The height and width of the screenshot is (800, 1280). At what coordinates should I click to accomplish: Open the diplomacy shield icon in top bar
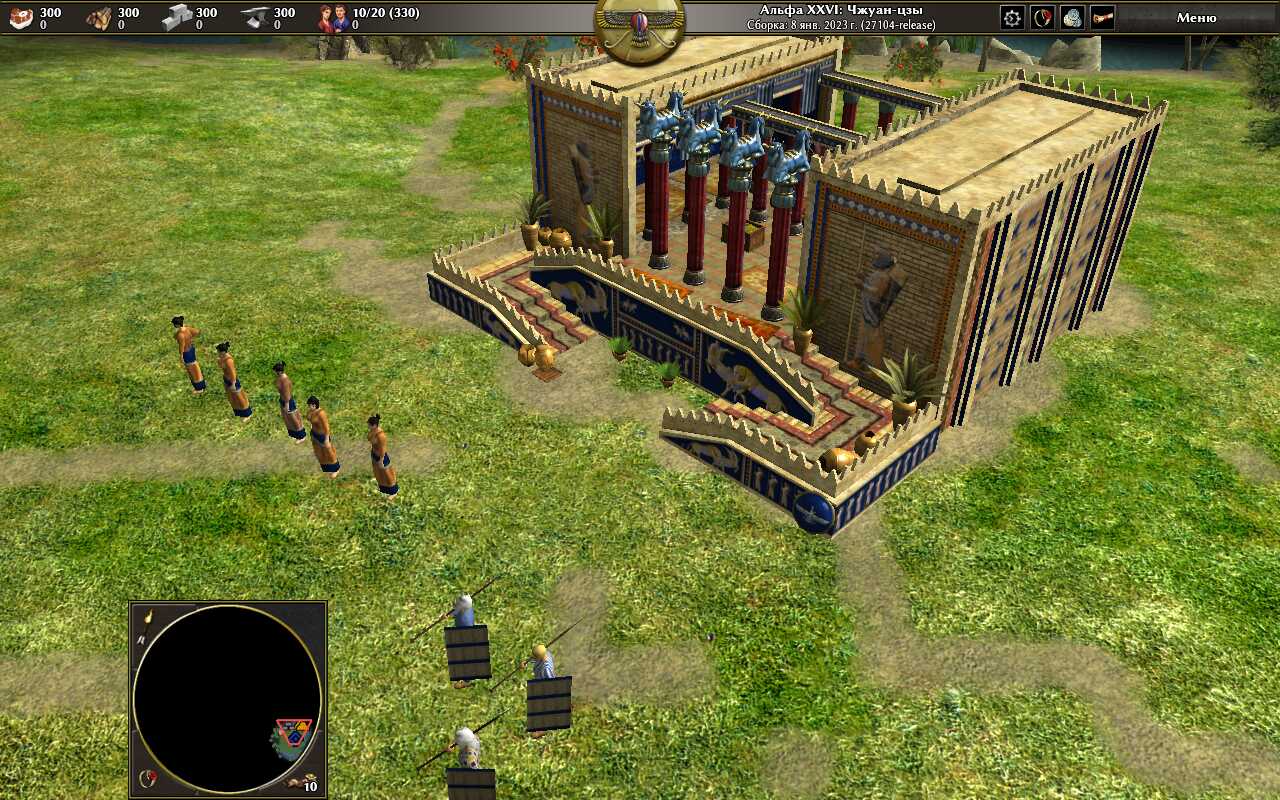pyautogui.click(x=1042, y=17)
